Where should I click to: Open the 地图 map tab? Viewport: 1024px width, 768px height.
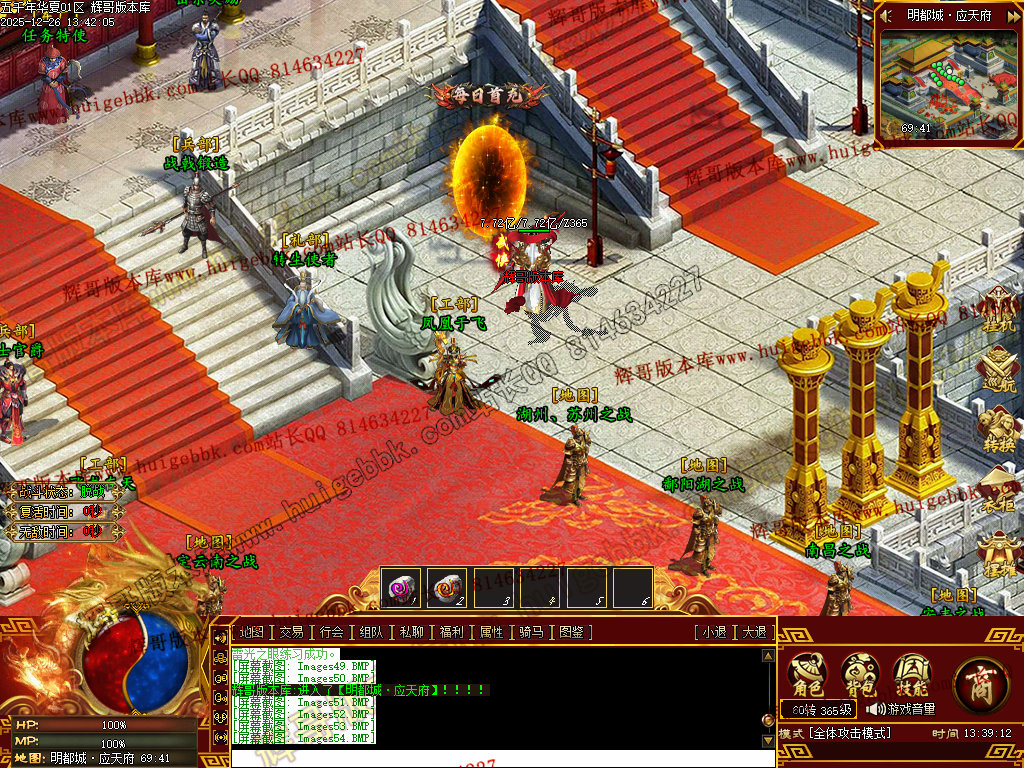250,632
